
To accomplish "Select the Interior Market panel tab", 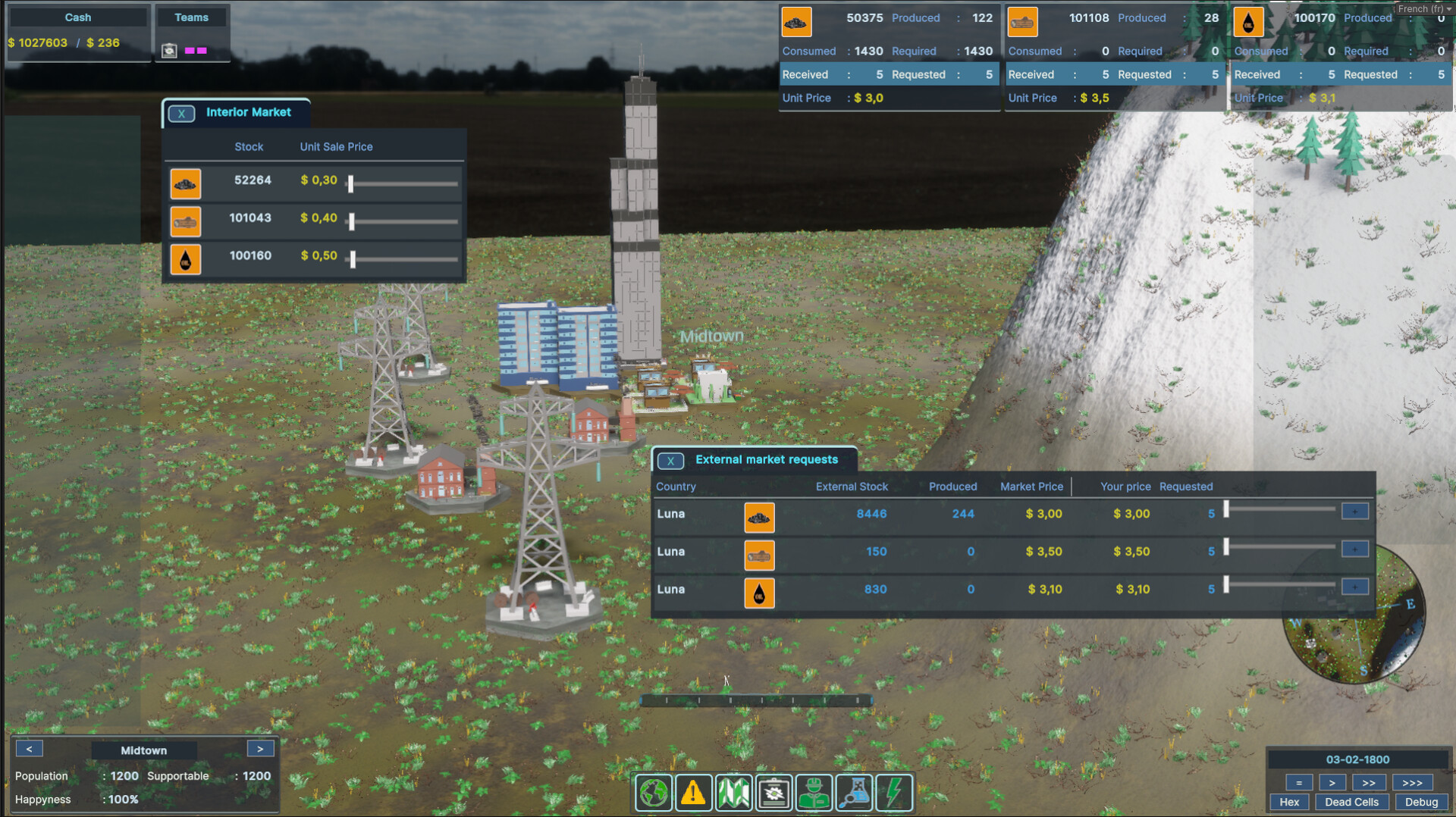I will tap(249, 112).
